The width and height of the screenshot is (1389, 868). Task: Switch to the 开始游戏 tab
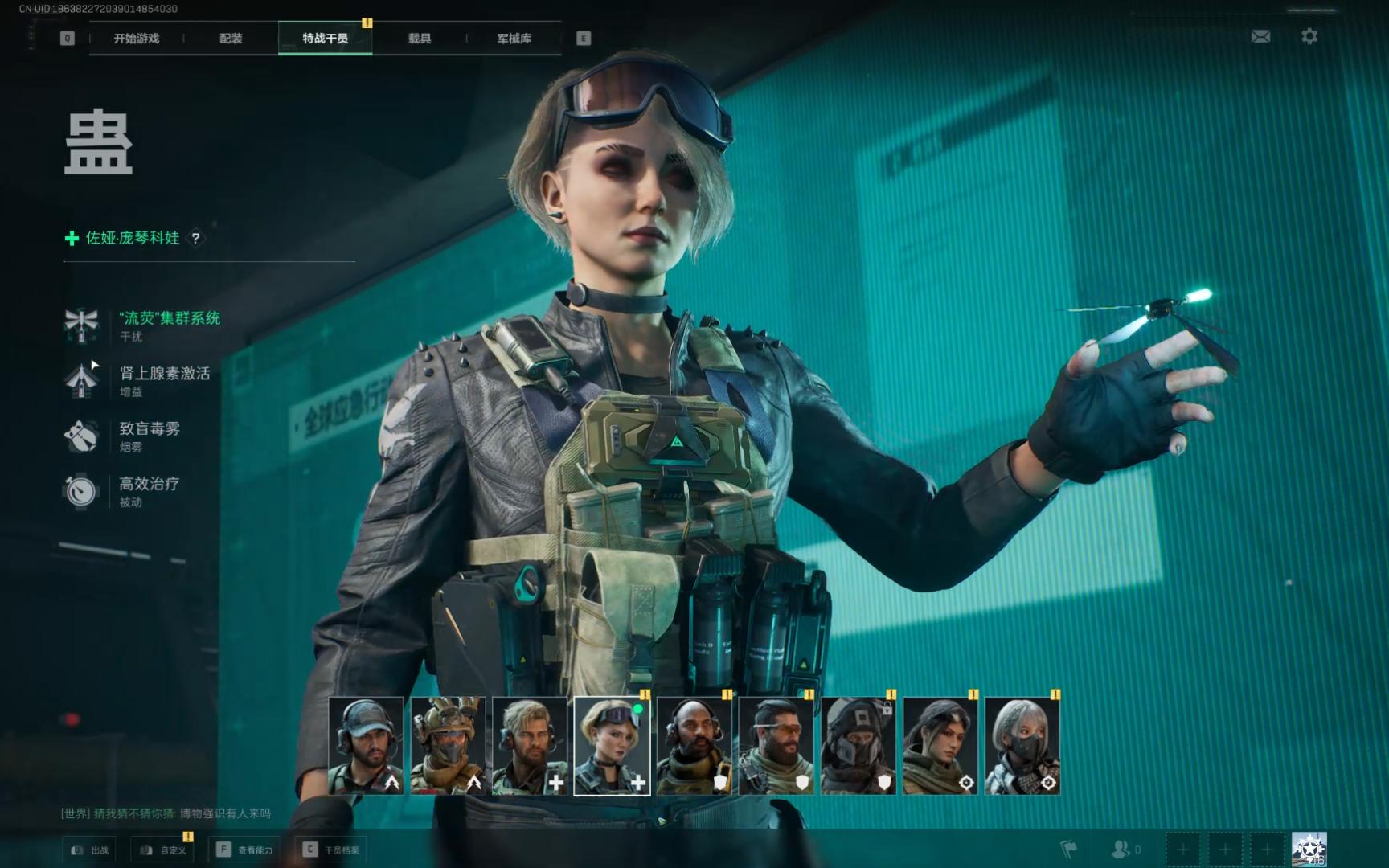point(136,39)
